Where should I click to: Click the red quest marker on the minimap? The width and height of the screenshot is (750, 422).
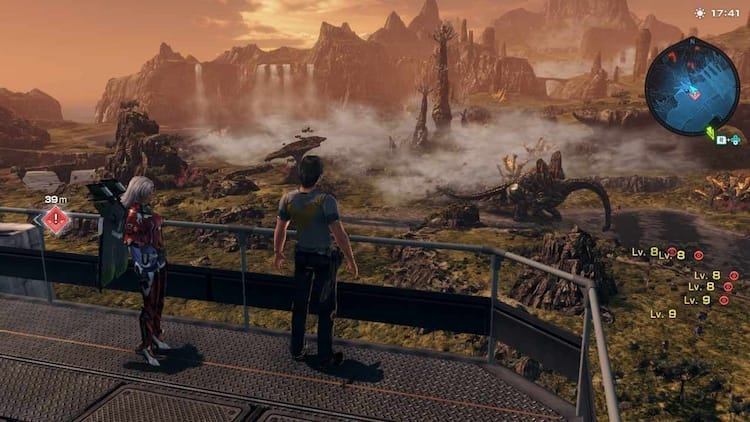(695, 94)
